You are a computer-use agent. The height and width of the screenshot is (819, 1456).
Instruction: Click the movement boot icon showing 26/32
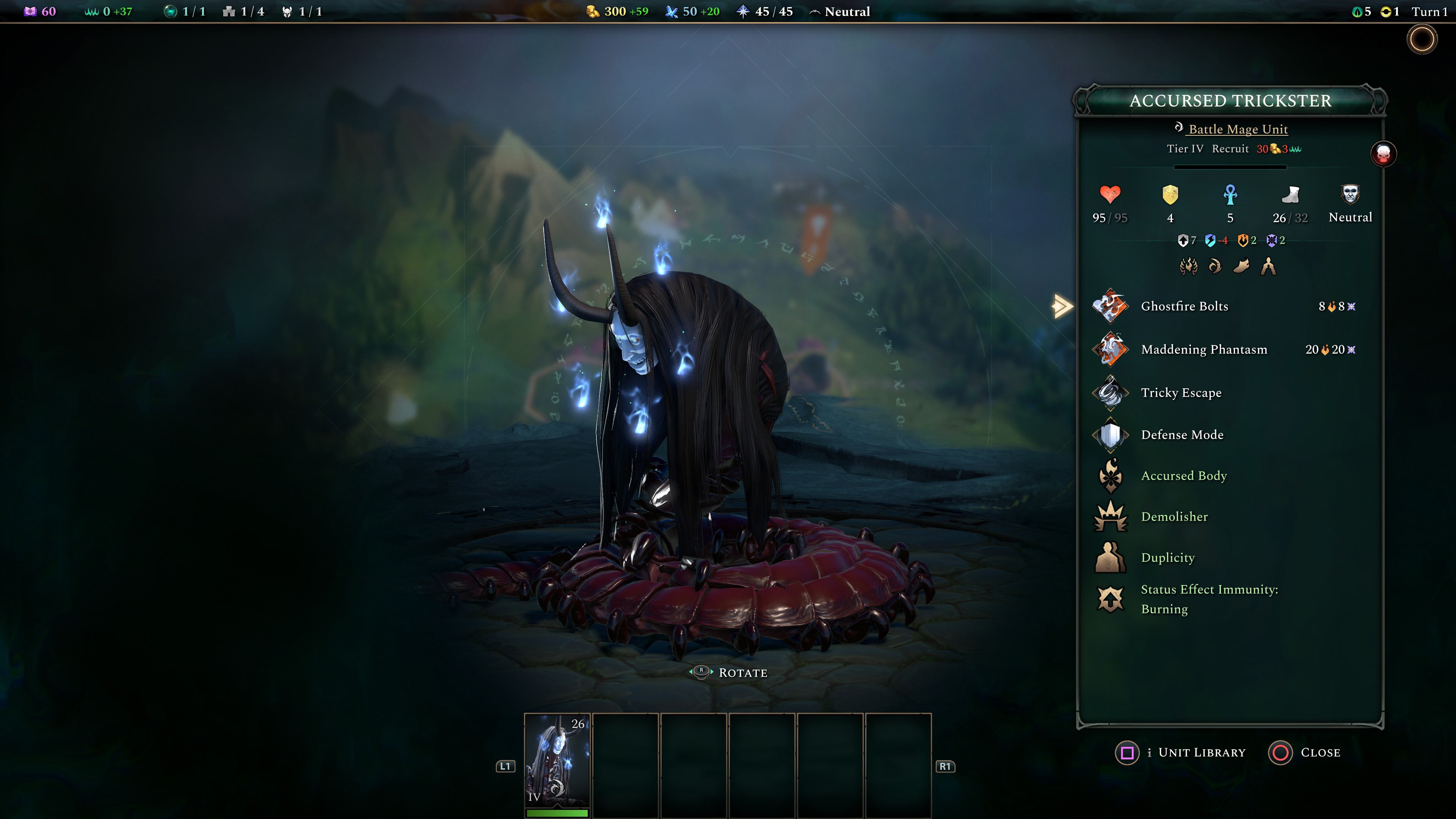tap(1291, 196)
